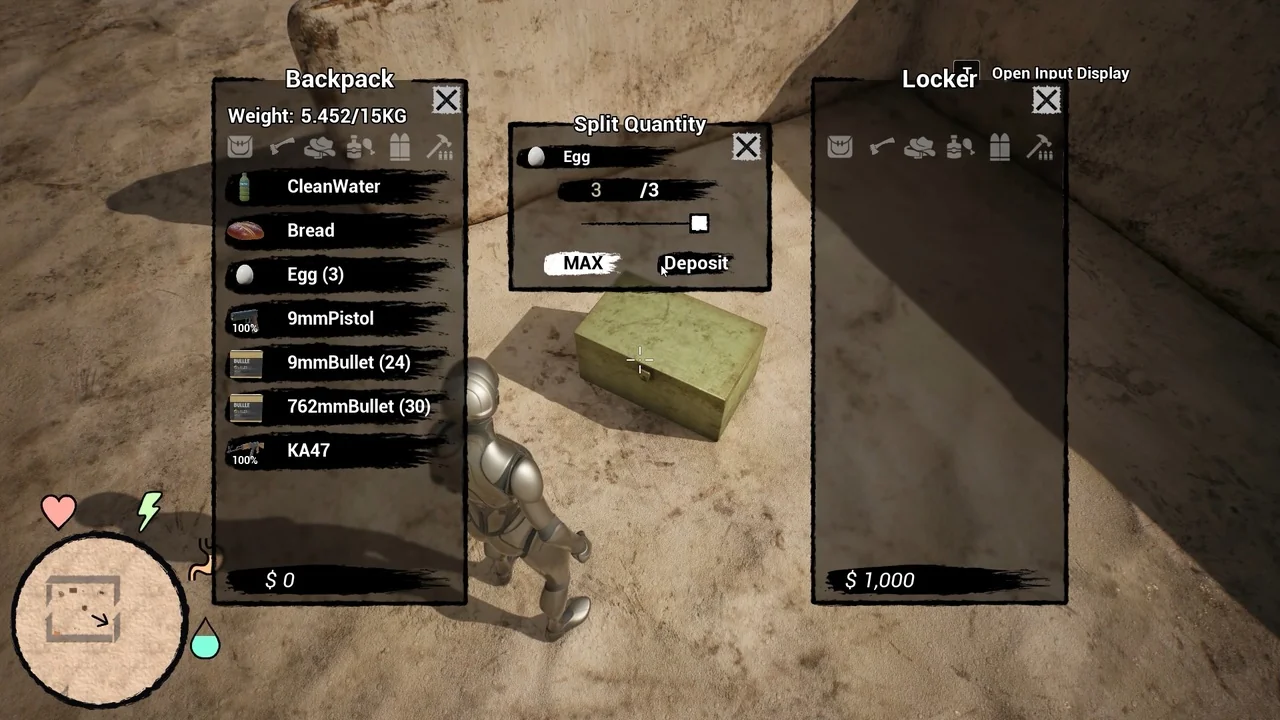Click the split quantity slider handle
The height and width of the screenshot is (720, 1280).
point(699,224)
